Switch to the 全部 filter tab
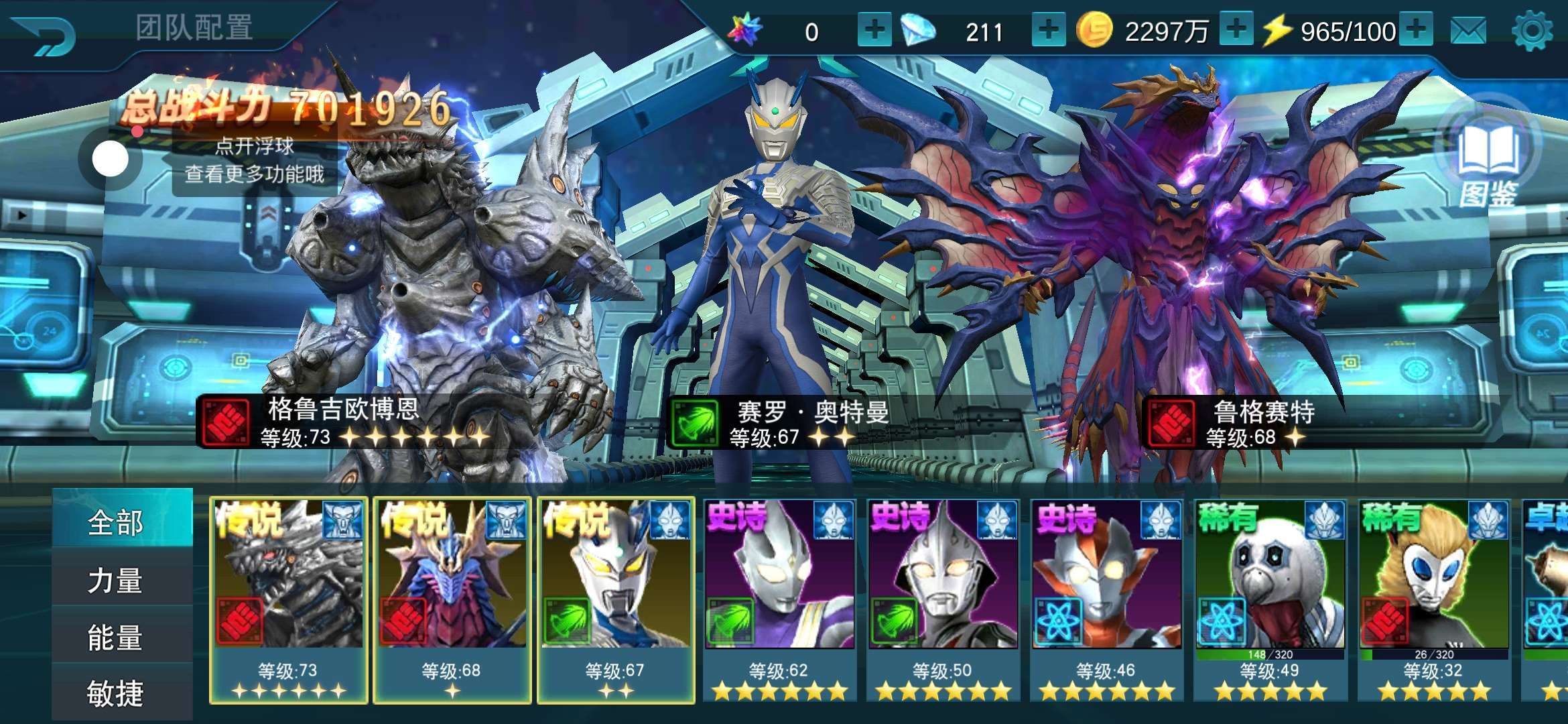This screenshot has height=724, width=1568. point(115,522)
